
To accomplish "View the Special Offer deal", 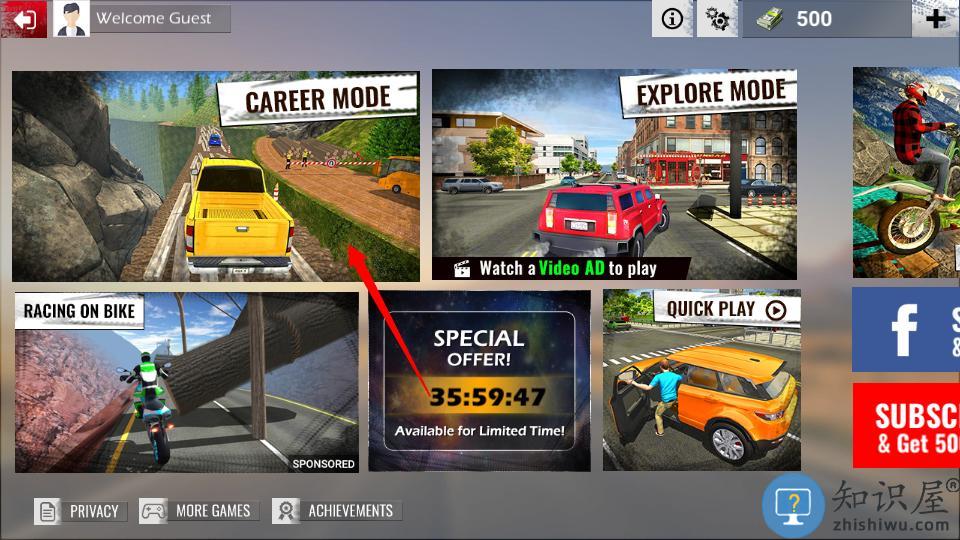I will pyautogui.click(x=479, y=381).
